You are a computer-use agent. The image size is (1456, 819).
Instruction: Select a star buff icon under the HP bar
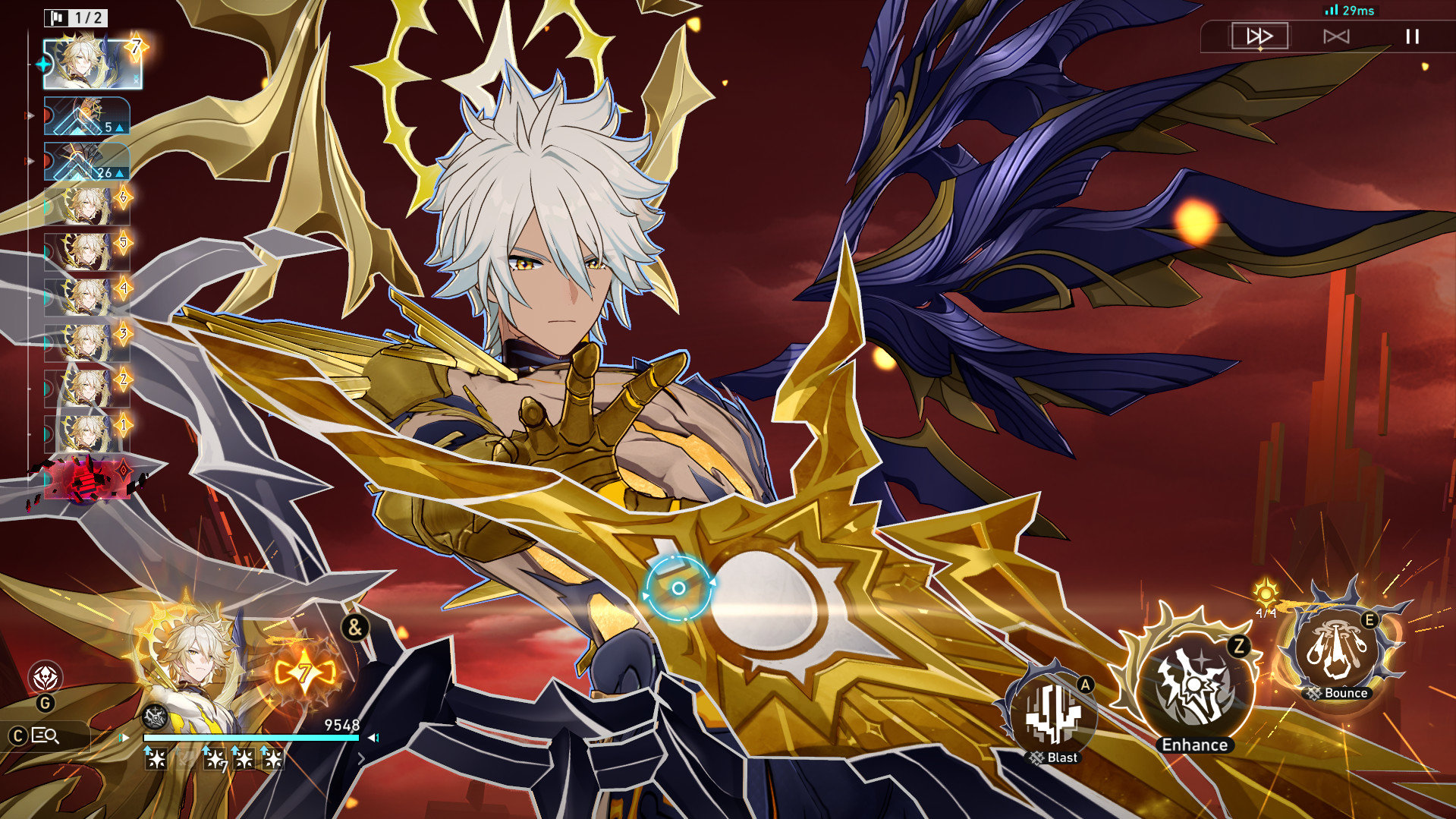tap(156, 758)
